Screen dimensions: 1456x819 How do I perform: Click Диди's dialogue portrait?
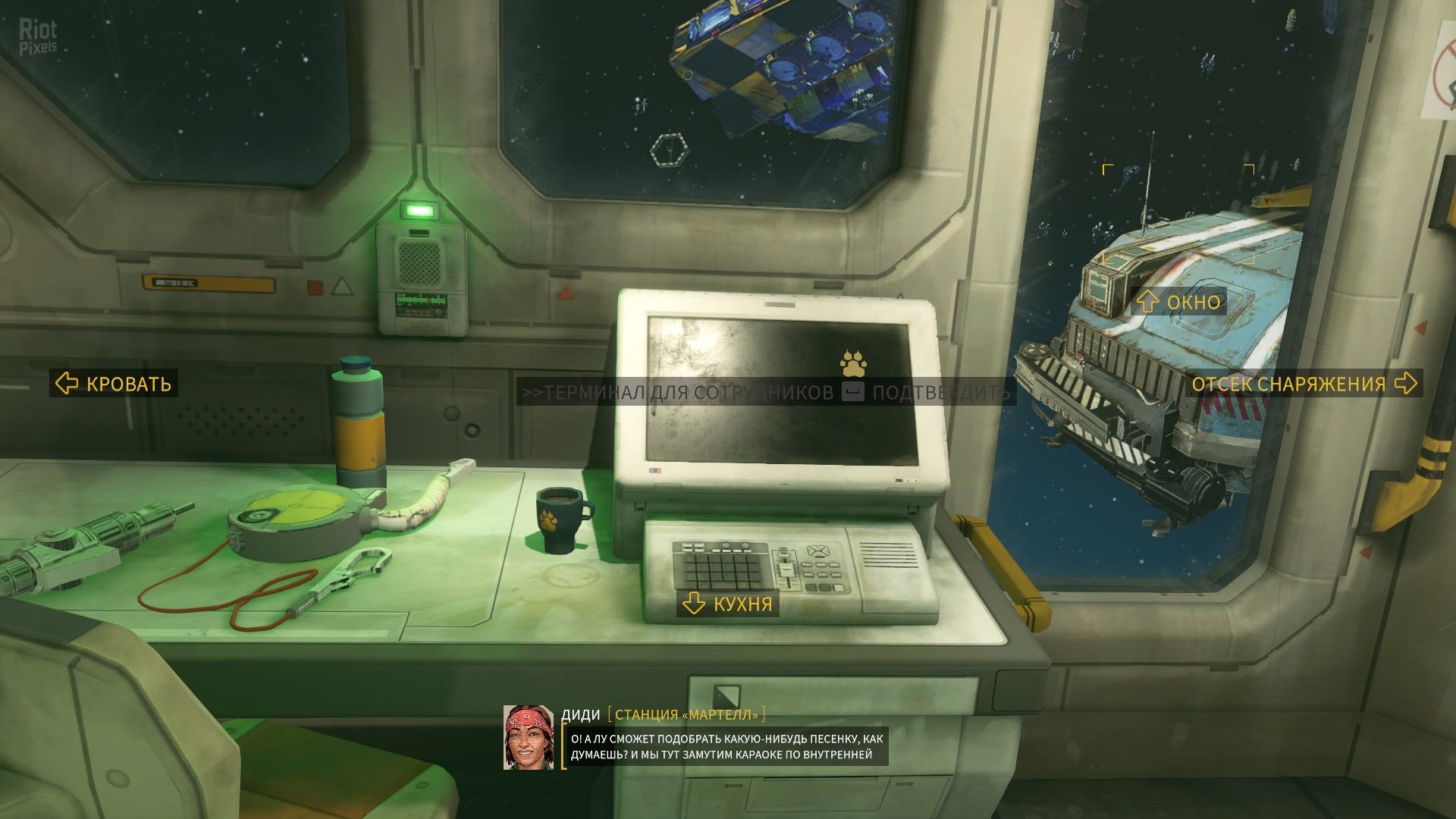point(529,737)
